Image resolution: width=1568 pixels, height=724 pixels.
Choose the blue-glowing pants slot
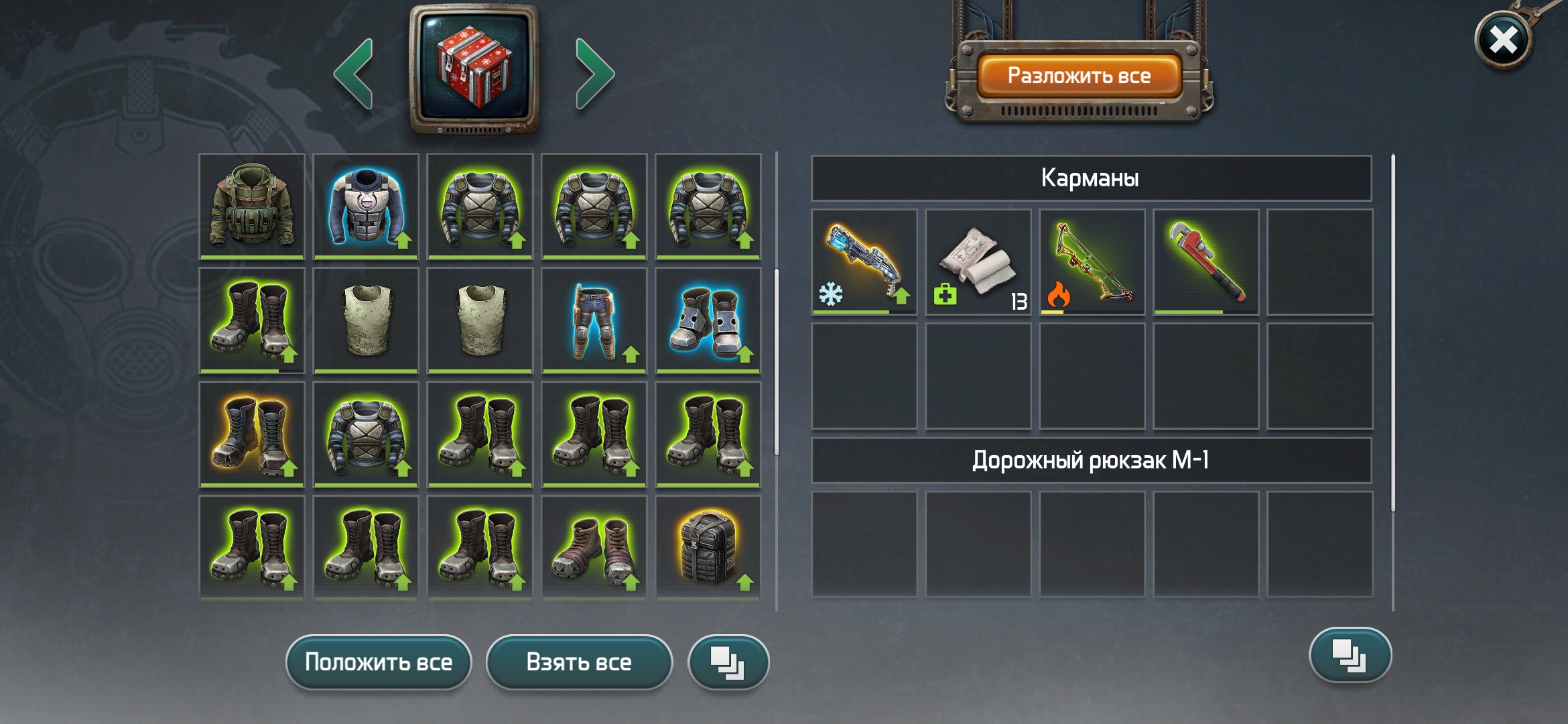pos(594,320)
